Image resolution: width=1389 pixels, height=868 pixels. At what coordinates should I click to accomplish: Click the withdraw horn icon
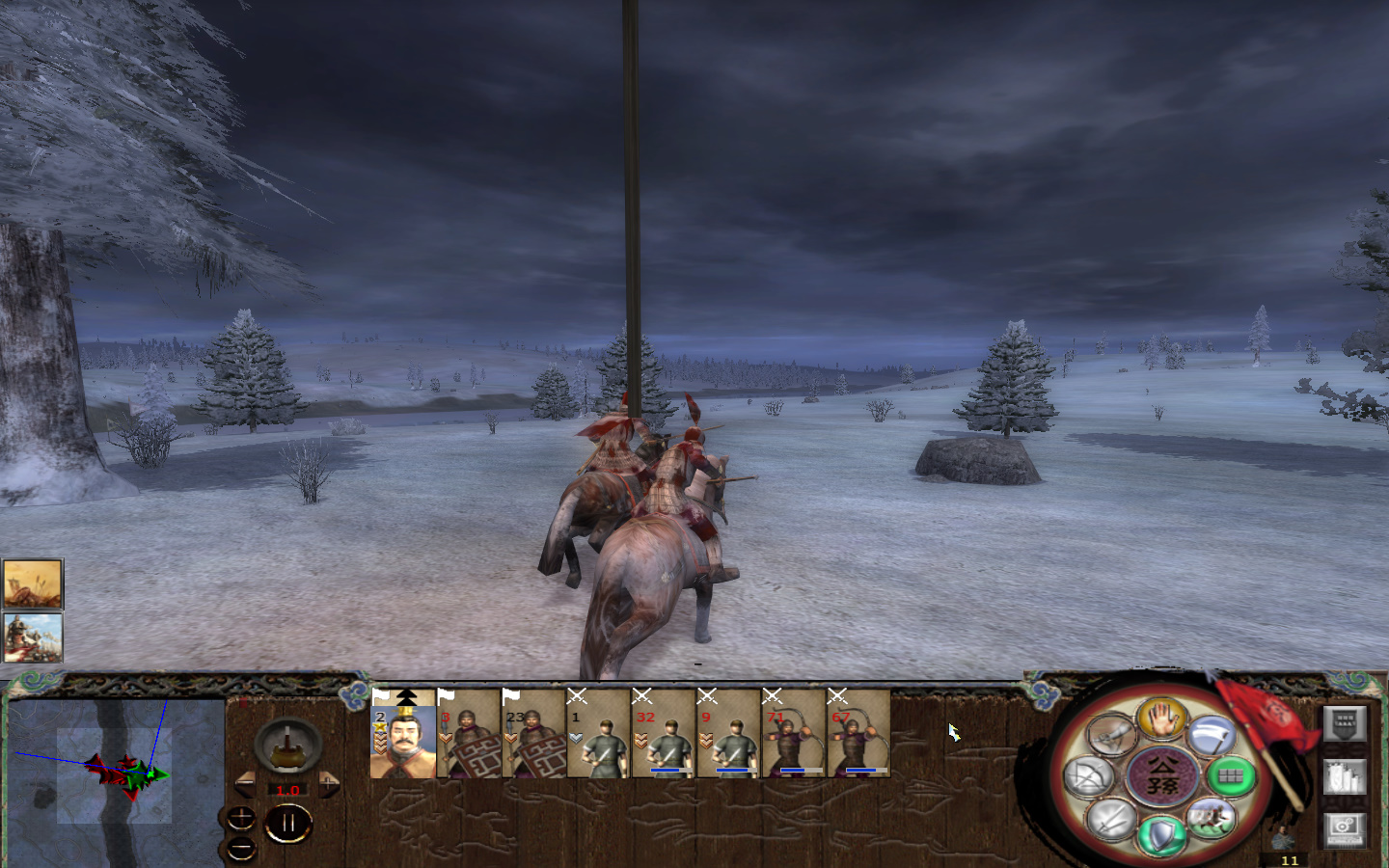click(1111, 733)
